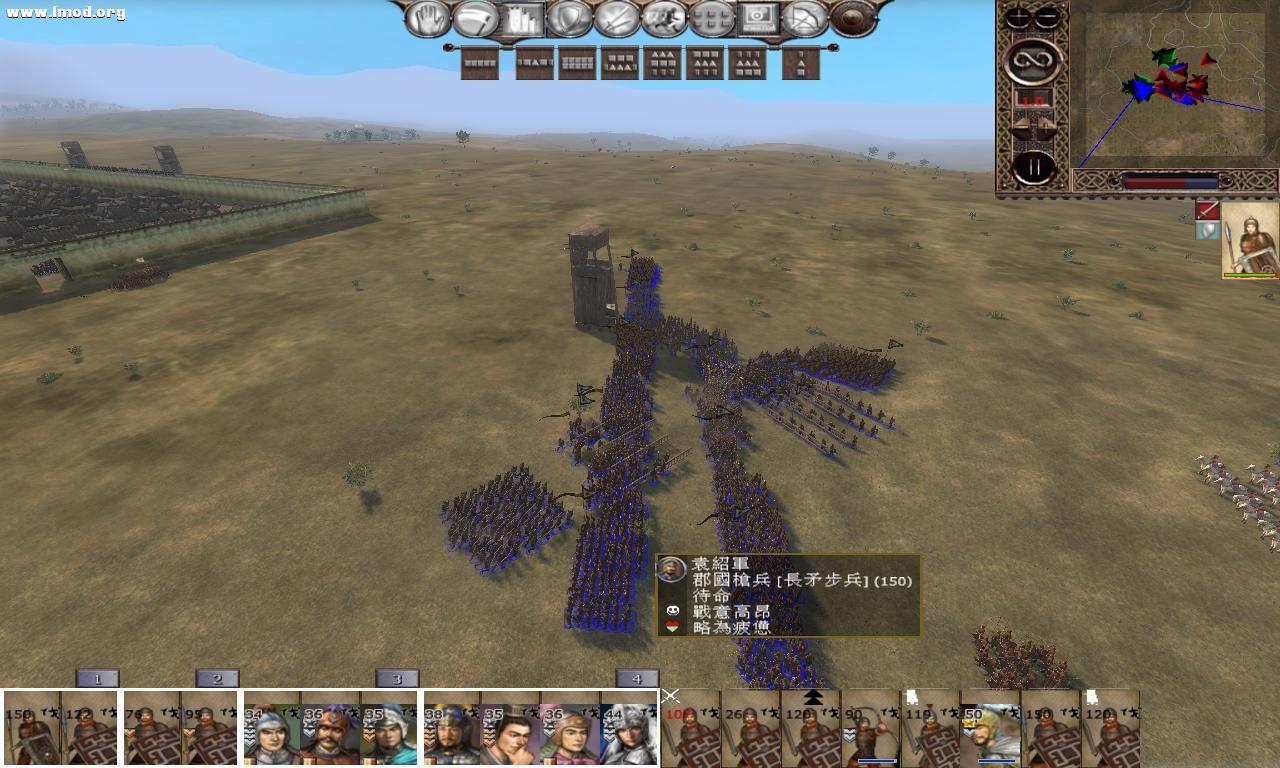Expand the unit card marked with the up chevron
Screen dimensions: 1280x768
pos(813,697)
